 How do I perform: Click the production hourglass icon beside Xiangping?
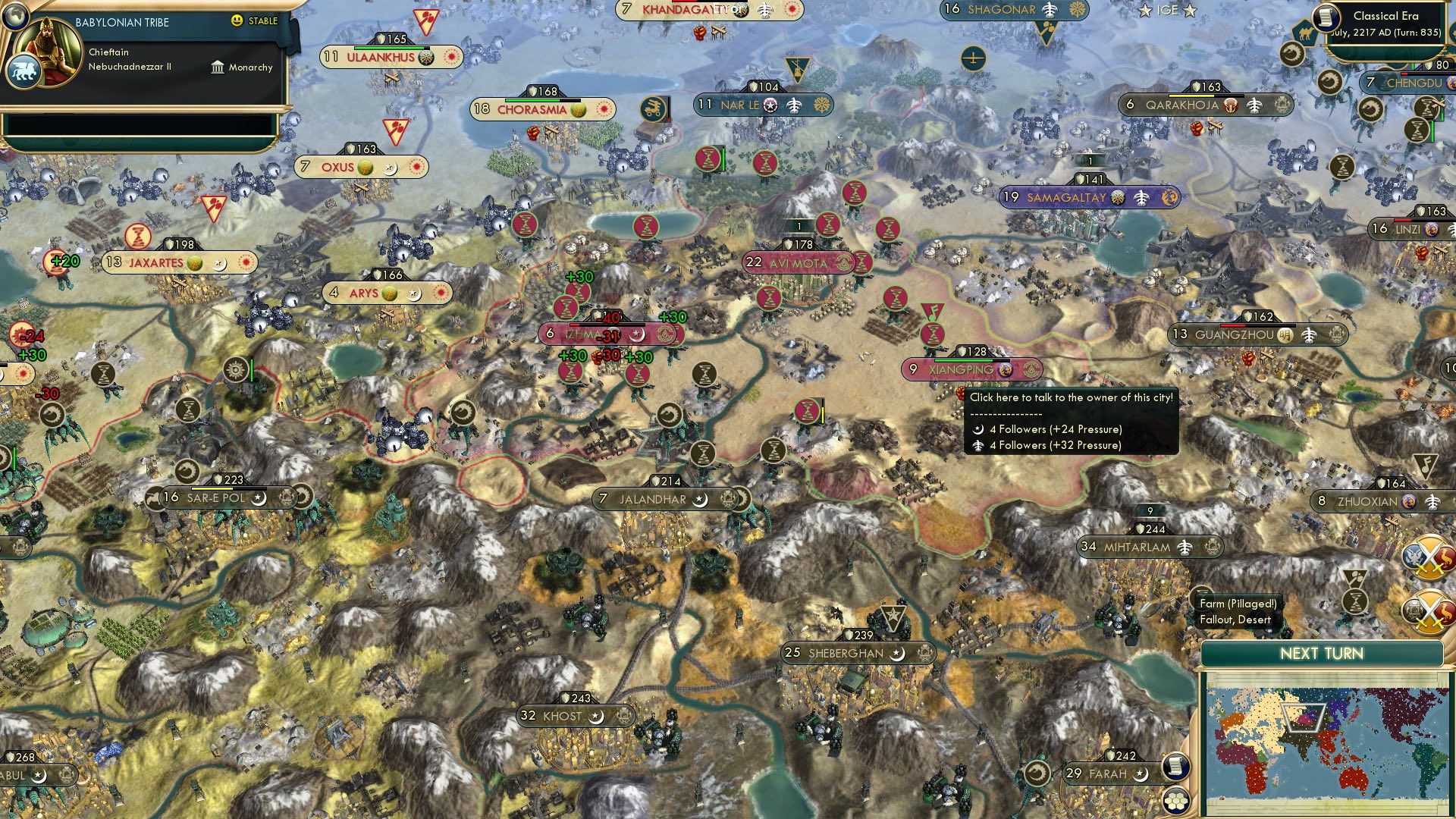click(932, 334)
